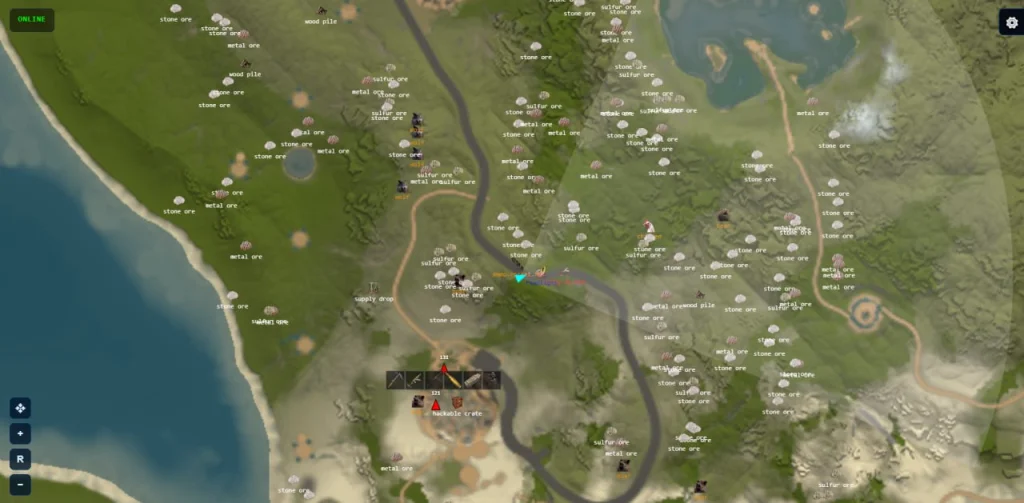Activate the four-arrow pan control button

[20, 407]
